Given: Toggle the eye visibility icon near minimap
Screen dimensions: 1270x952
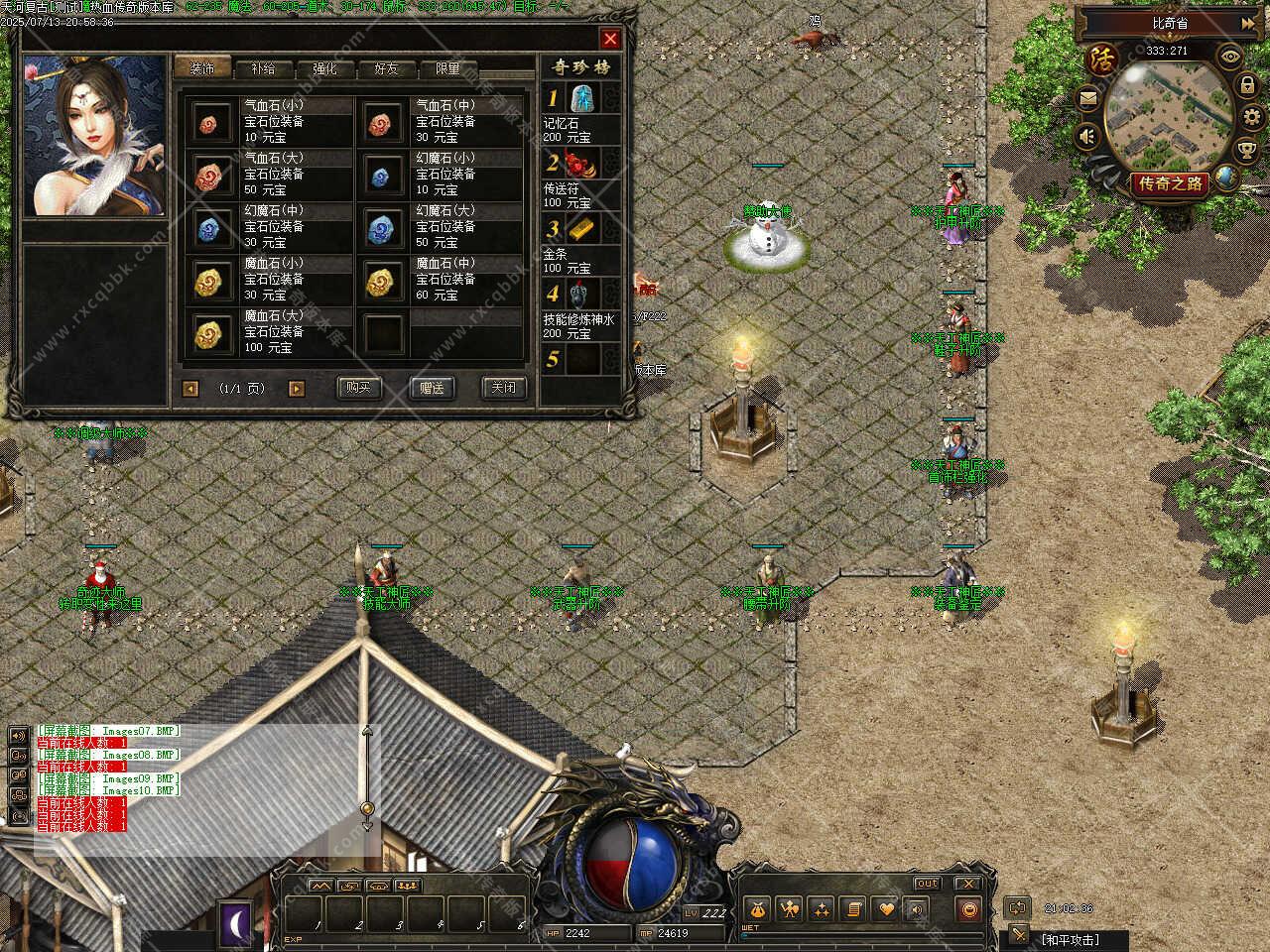Looking at the screenshot, I should coord(1230,57).
